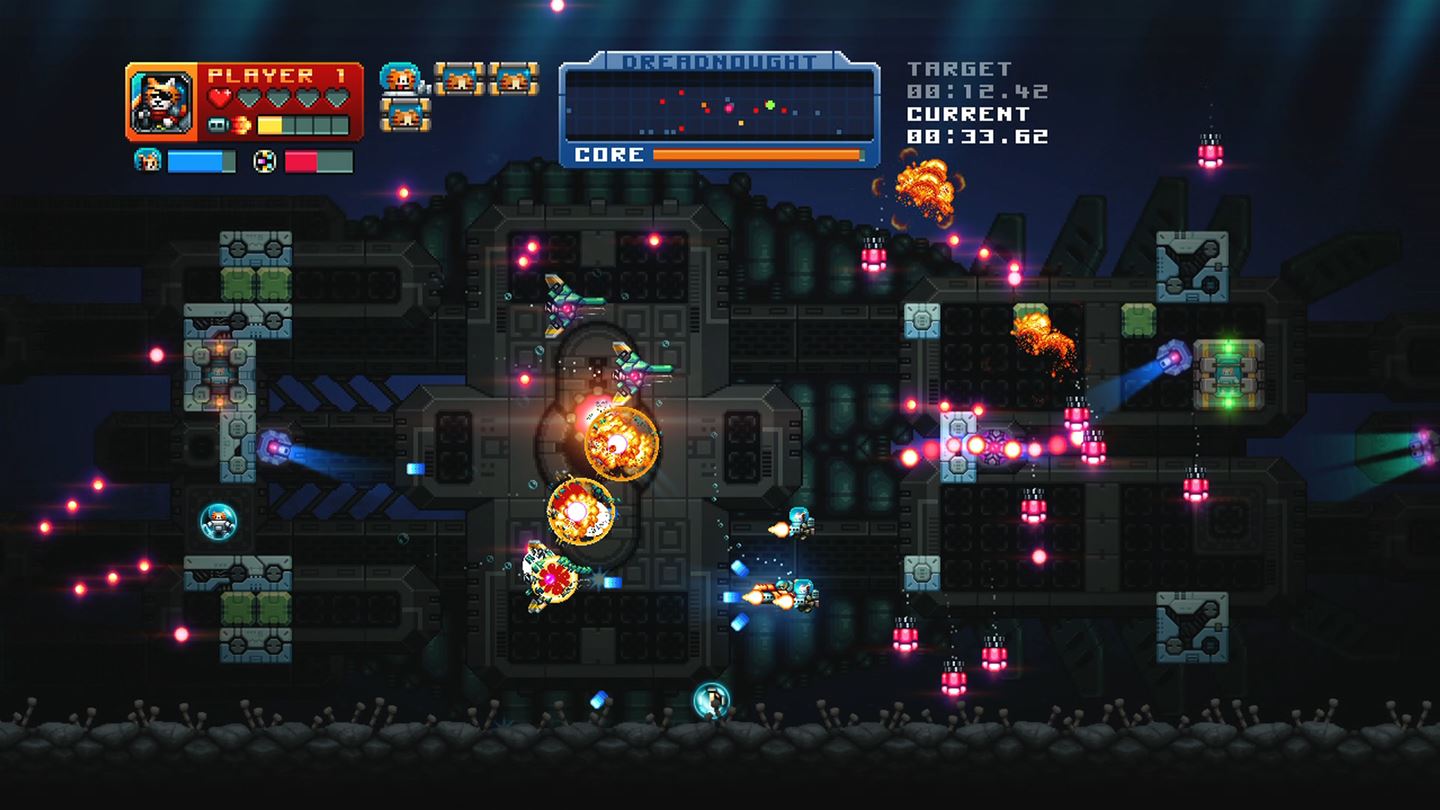Click the CORE label on the boss health bar
1440x810 pixels.
coord(608,153)
